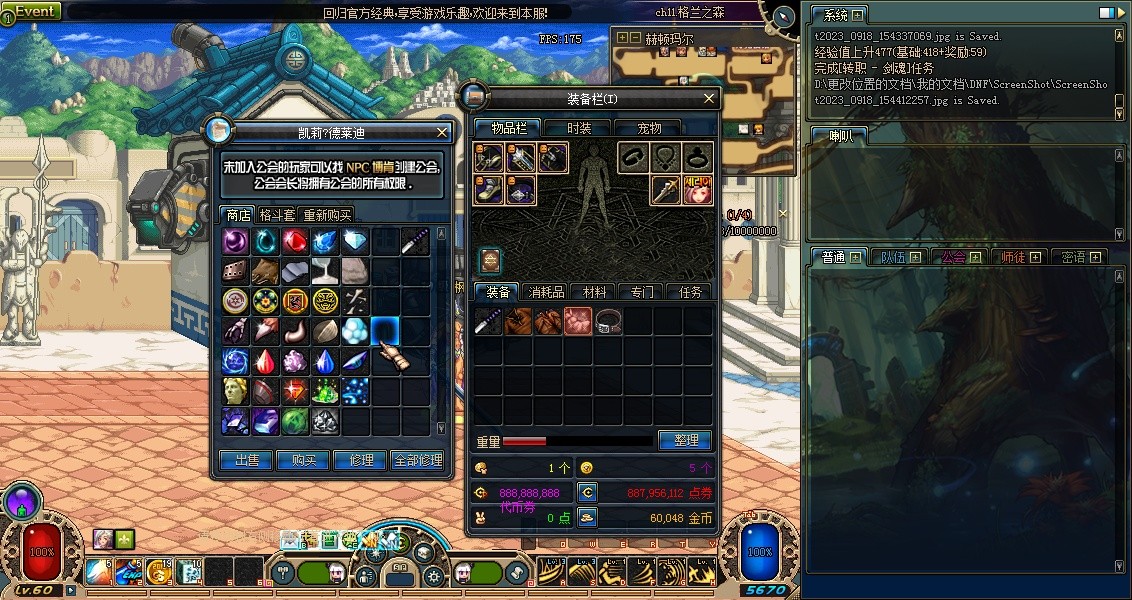Image resolution: width=1132 pixels, height=600 pixels.
Task: Open the gear settings icon on HUD
Action: tap(434, 575)
